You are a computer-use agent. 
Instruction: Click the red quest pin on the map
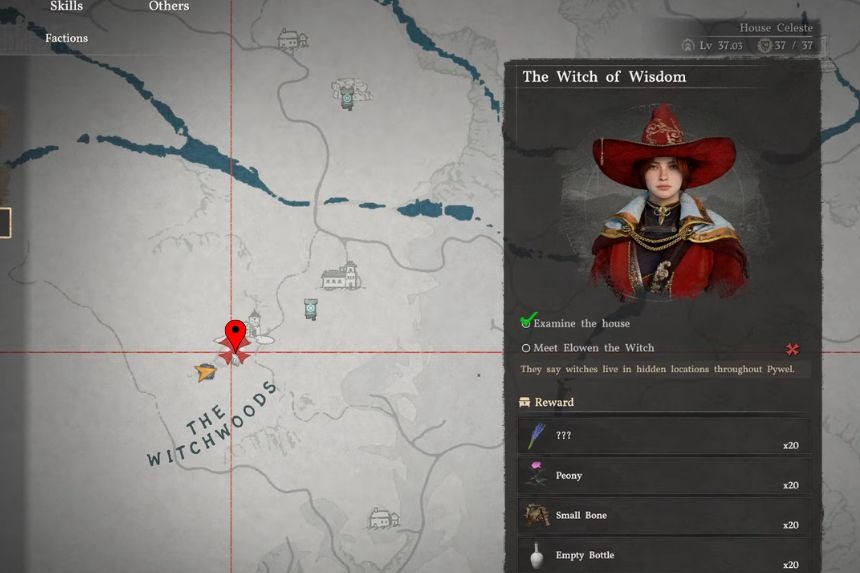235,334
